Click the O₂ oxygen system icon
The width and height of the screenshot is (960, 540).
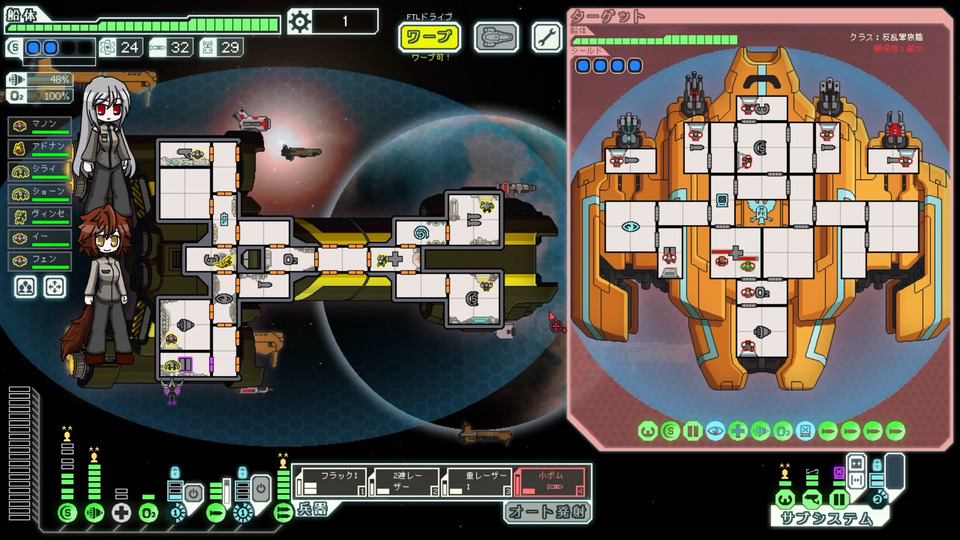[x=148, y=514]
